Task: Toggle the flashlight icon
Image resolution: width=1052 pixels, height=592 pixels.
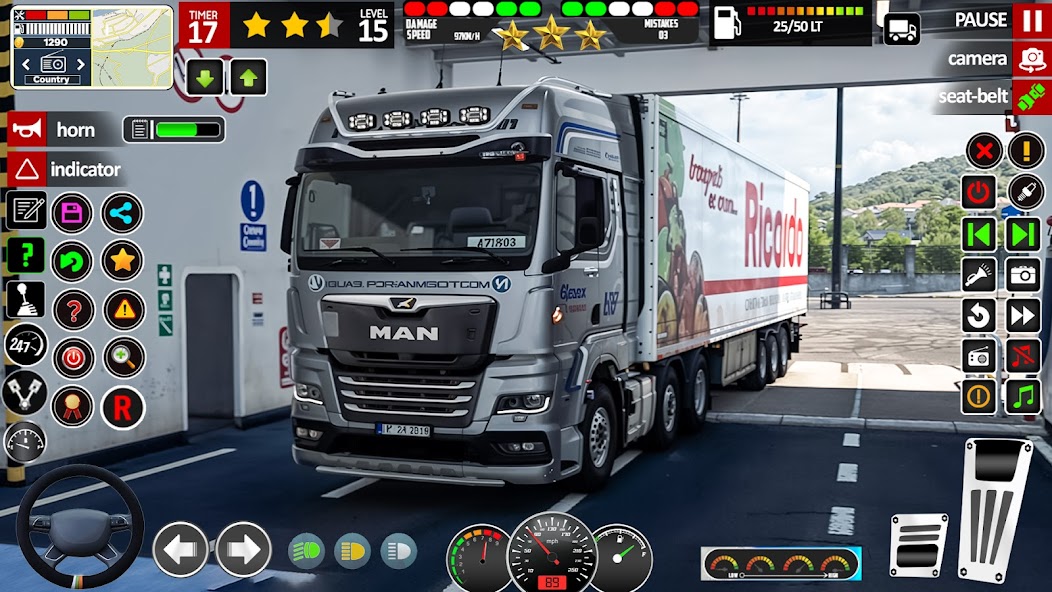Action: tap(979, 274)
